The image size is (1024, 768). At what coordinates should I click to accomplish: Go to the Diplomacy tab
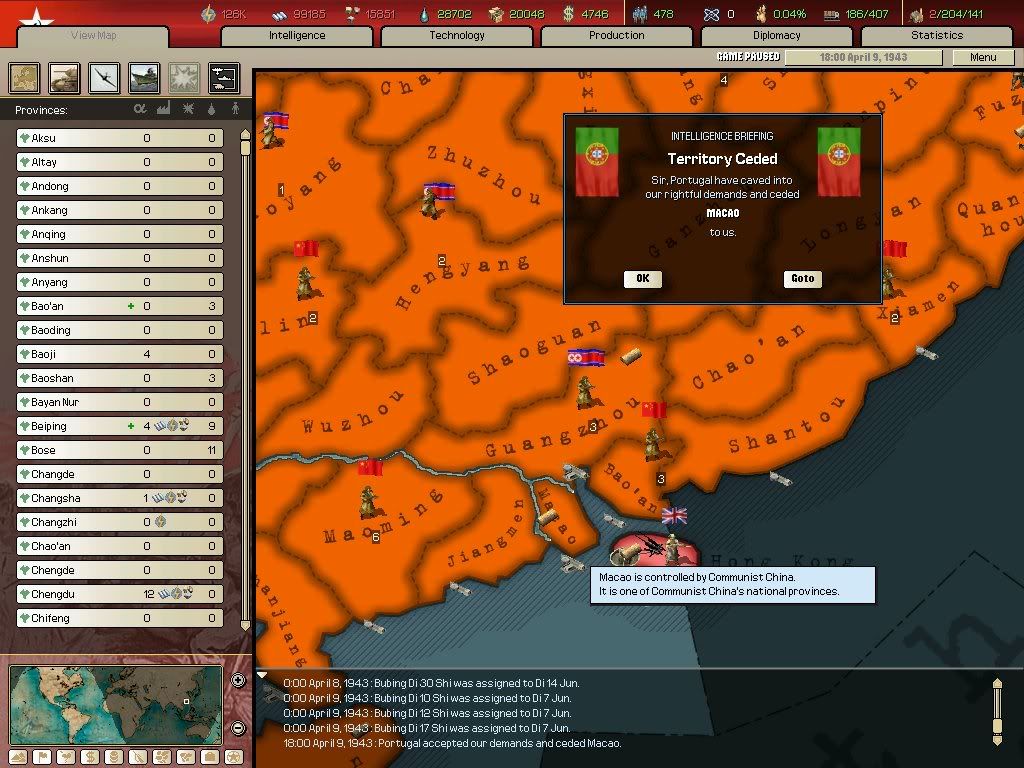tap(777, 35)
